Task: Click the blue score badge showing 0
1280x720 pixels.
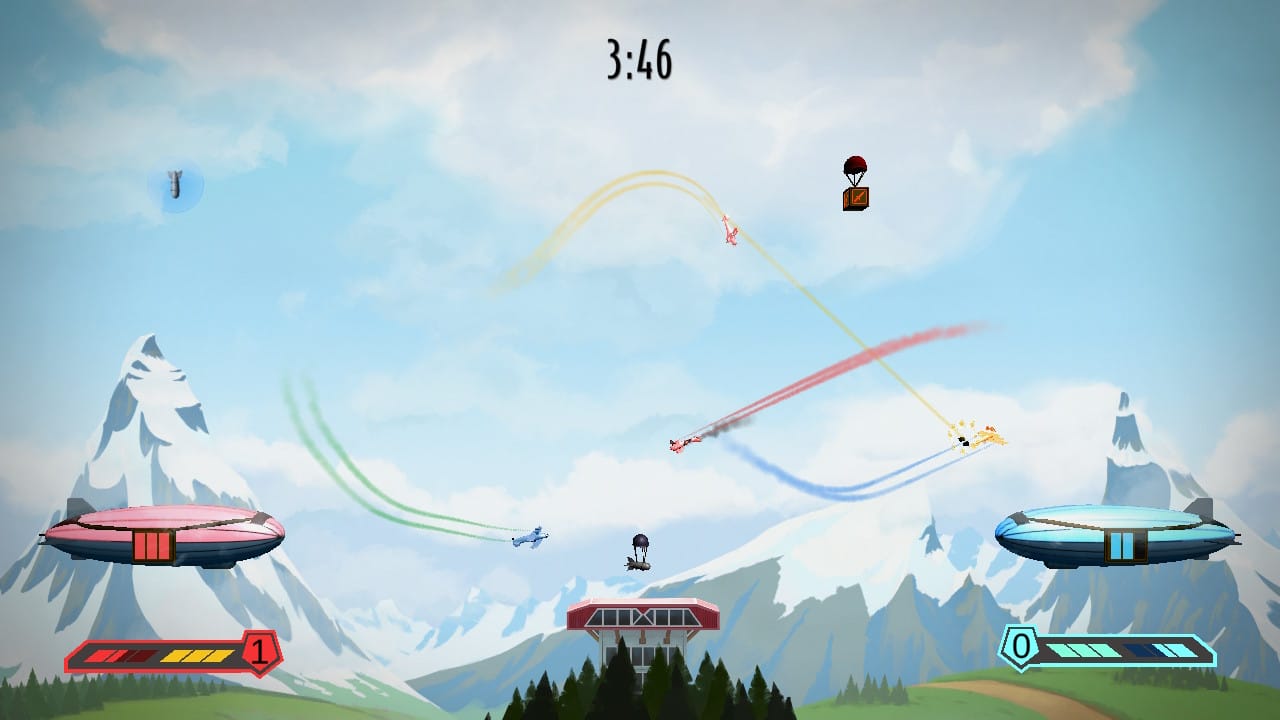Action: pyautogui.click(x=1021, y=648)
